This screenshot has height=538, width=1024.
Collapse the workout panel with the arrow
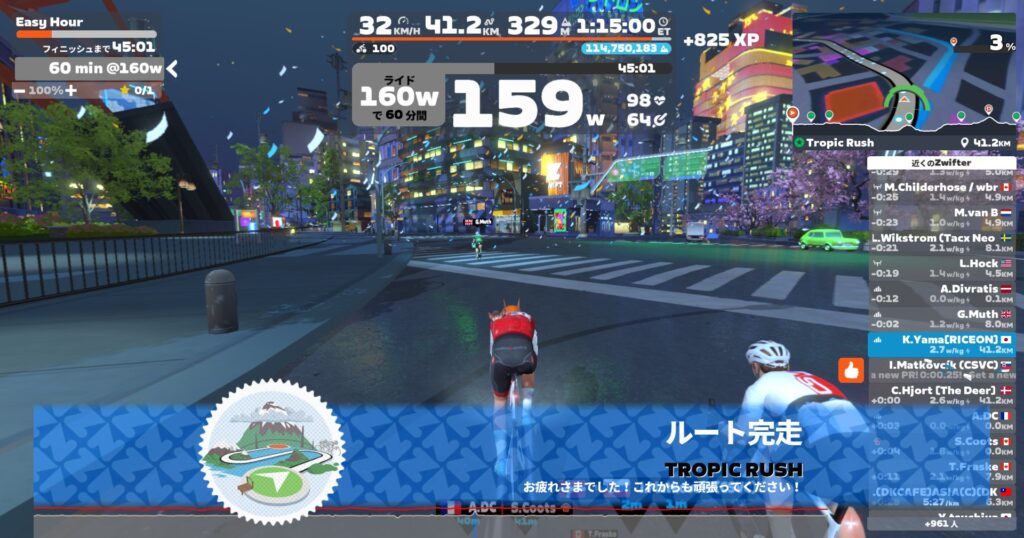[x=172, y=68]
